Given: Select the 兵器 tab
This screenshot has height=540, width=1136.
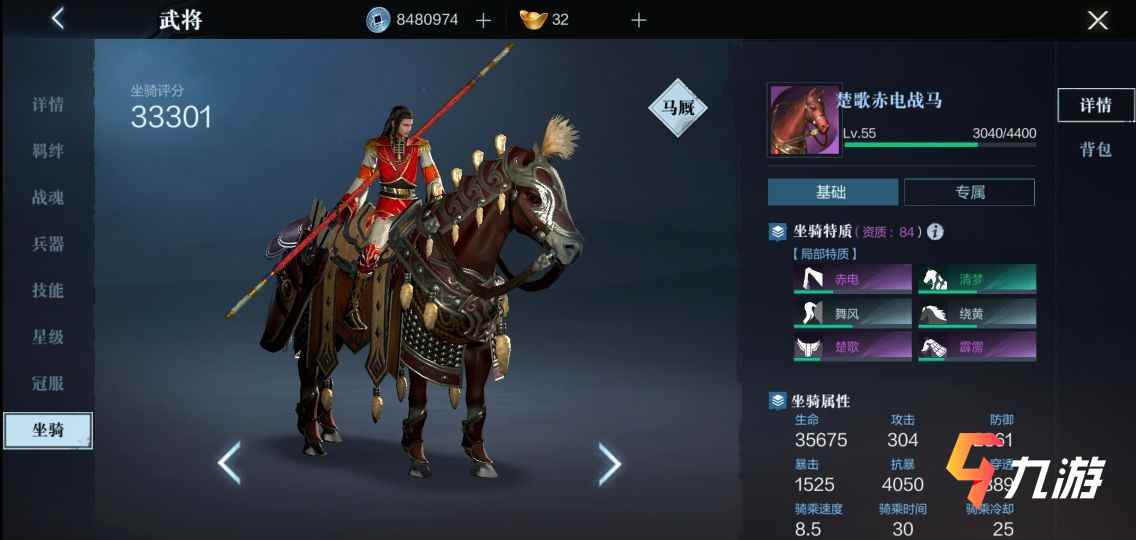Looking at the screenshot, I should click(48, 244).
